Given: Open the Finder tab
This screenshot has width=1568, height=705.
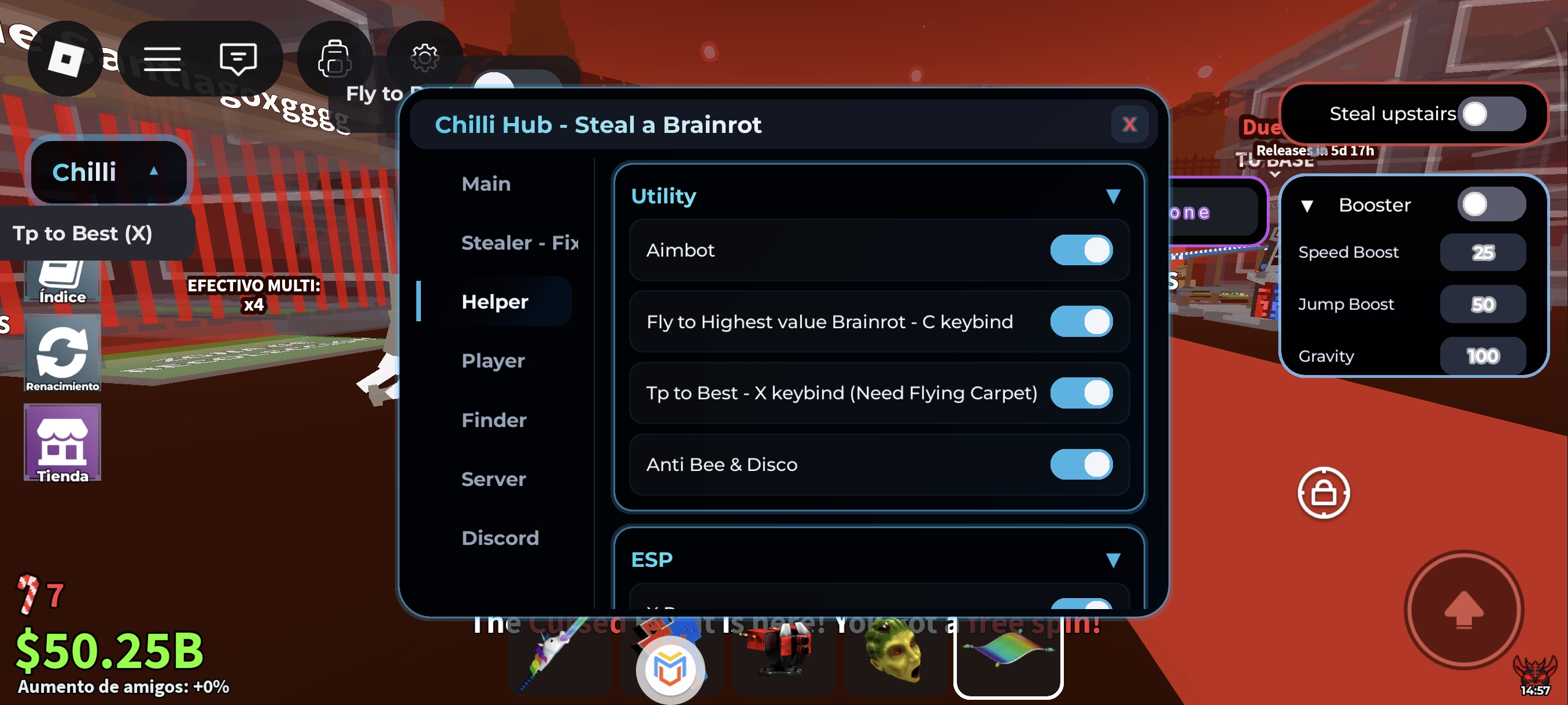Looking at the screenshot, I should pos(493,419).
